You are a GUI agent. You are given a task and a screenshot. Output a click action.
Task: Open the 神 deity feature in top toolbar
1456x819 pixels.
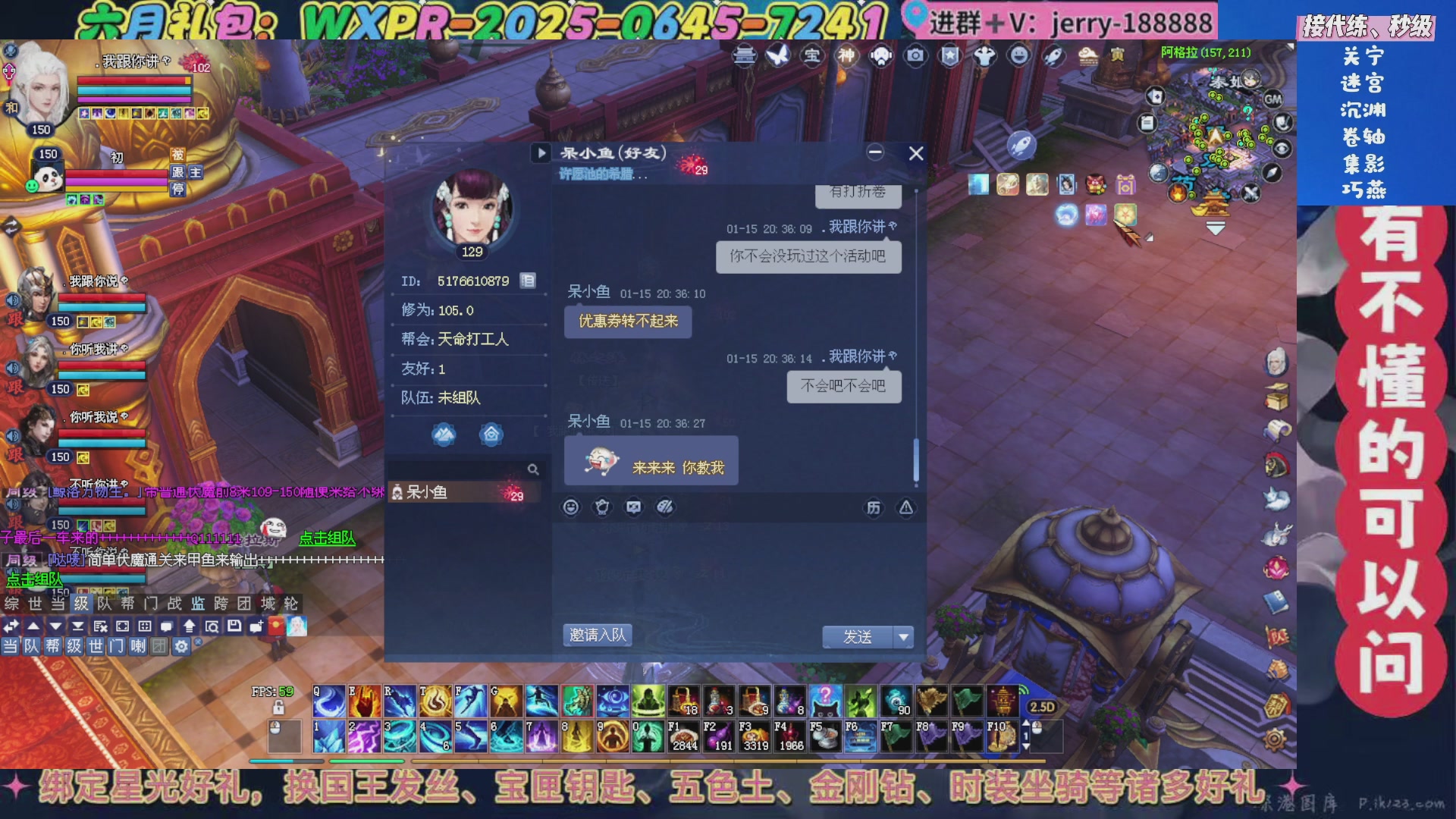tap(845, 56)
